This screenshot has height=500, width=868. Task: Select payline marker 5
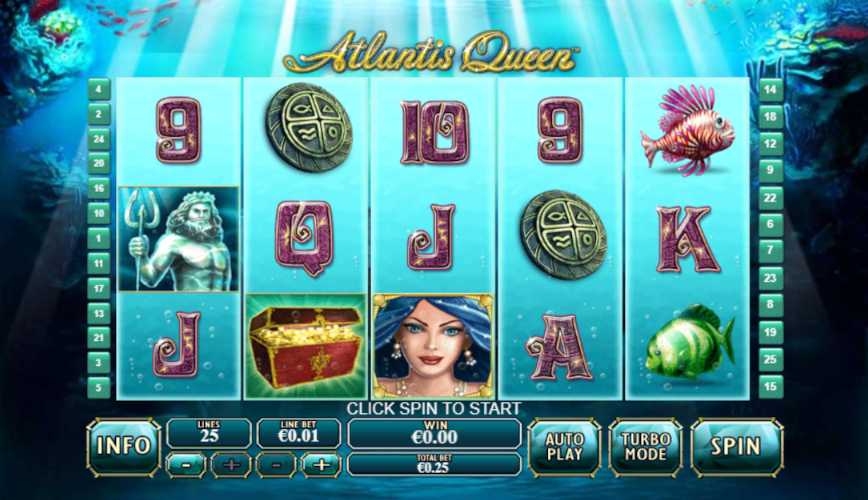coord(99,386)
